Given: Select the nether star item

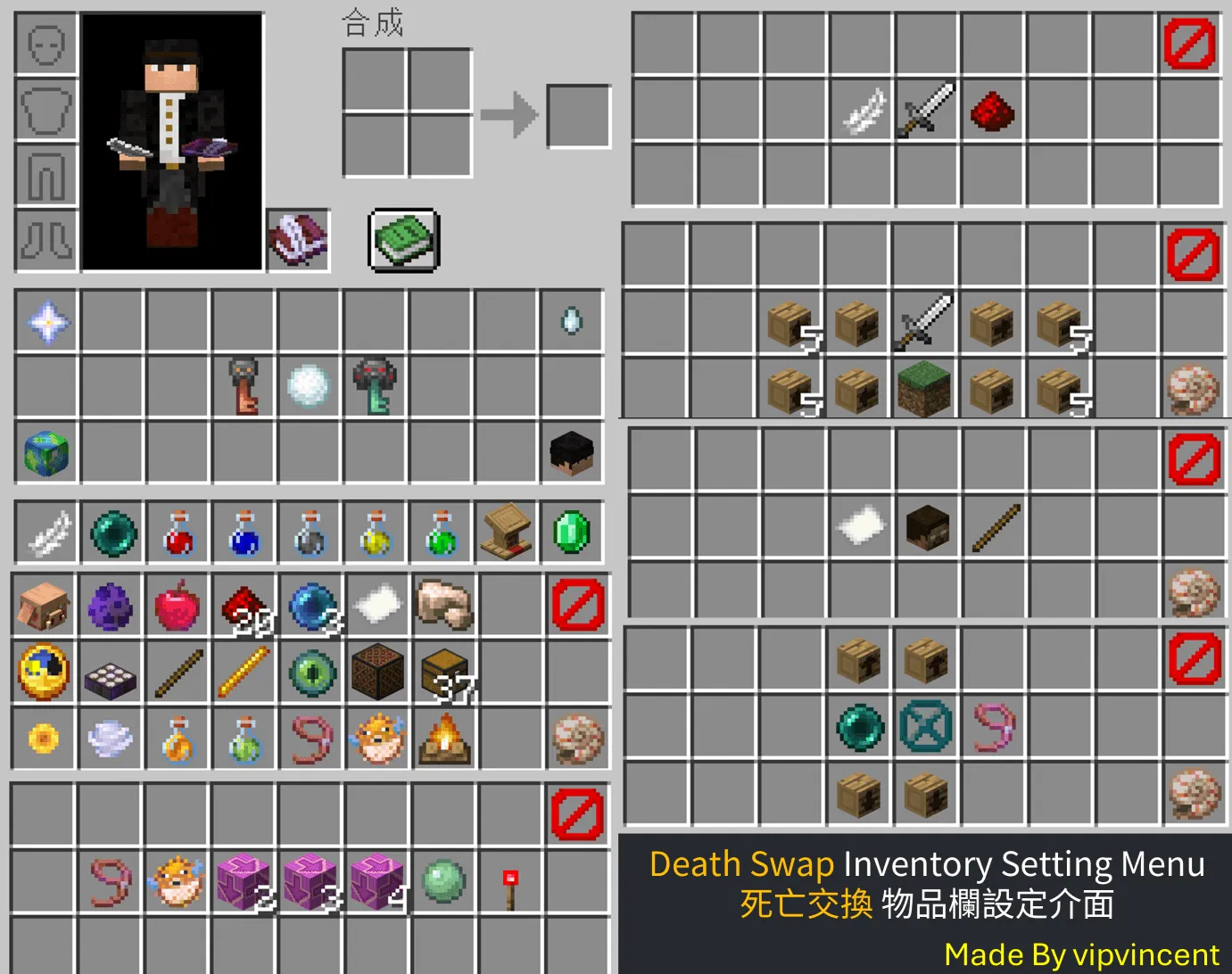Looking at the screenshot, I should [46, 322].
